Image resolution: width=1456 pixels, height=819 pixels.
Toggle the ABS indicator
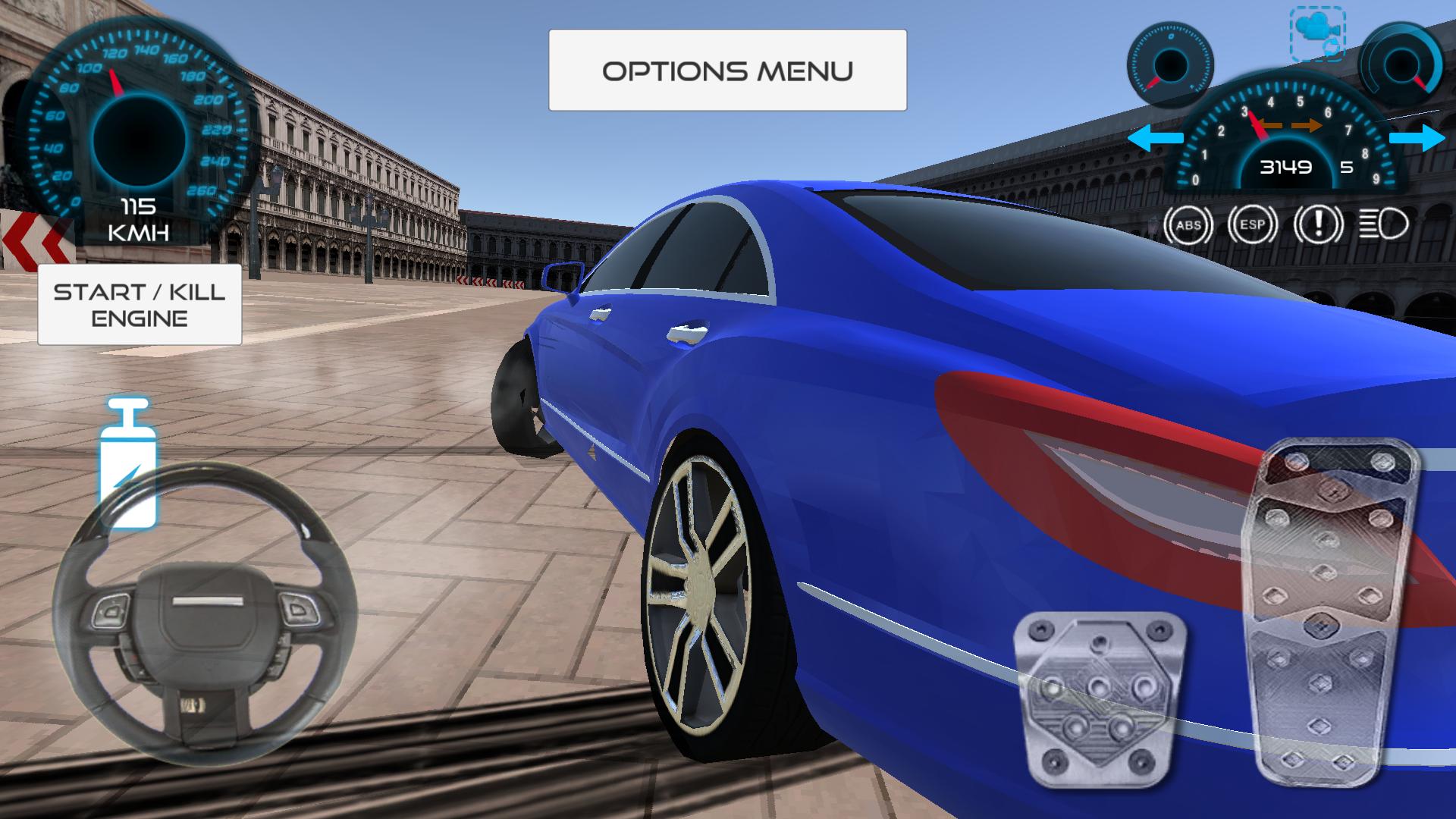[x=1188, y=225]
